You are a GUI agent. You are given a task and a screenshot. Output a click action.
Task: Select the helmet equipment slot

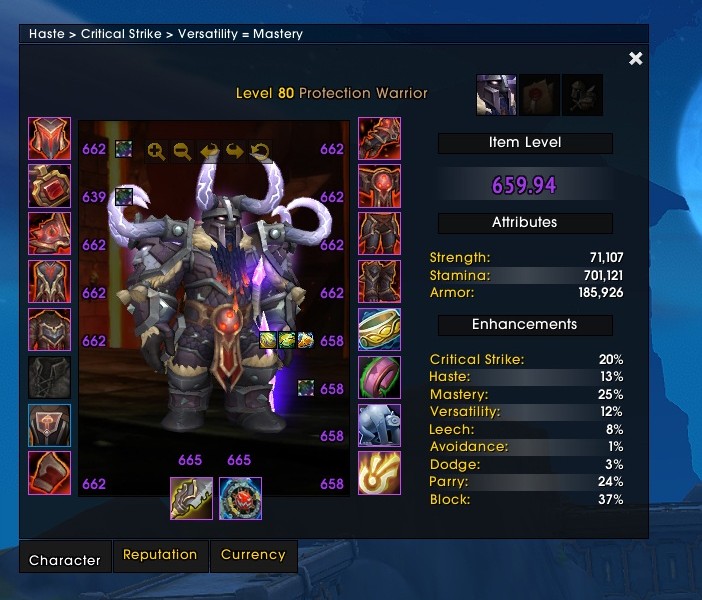click(x=49, y=139)
